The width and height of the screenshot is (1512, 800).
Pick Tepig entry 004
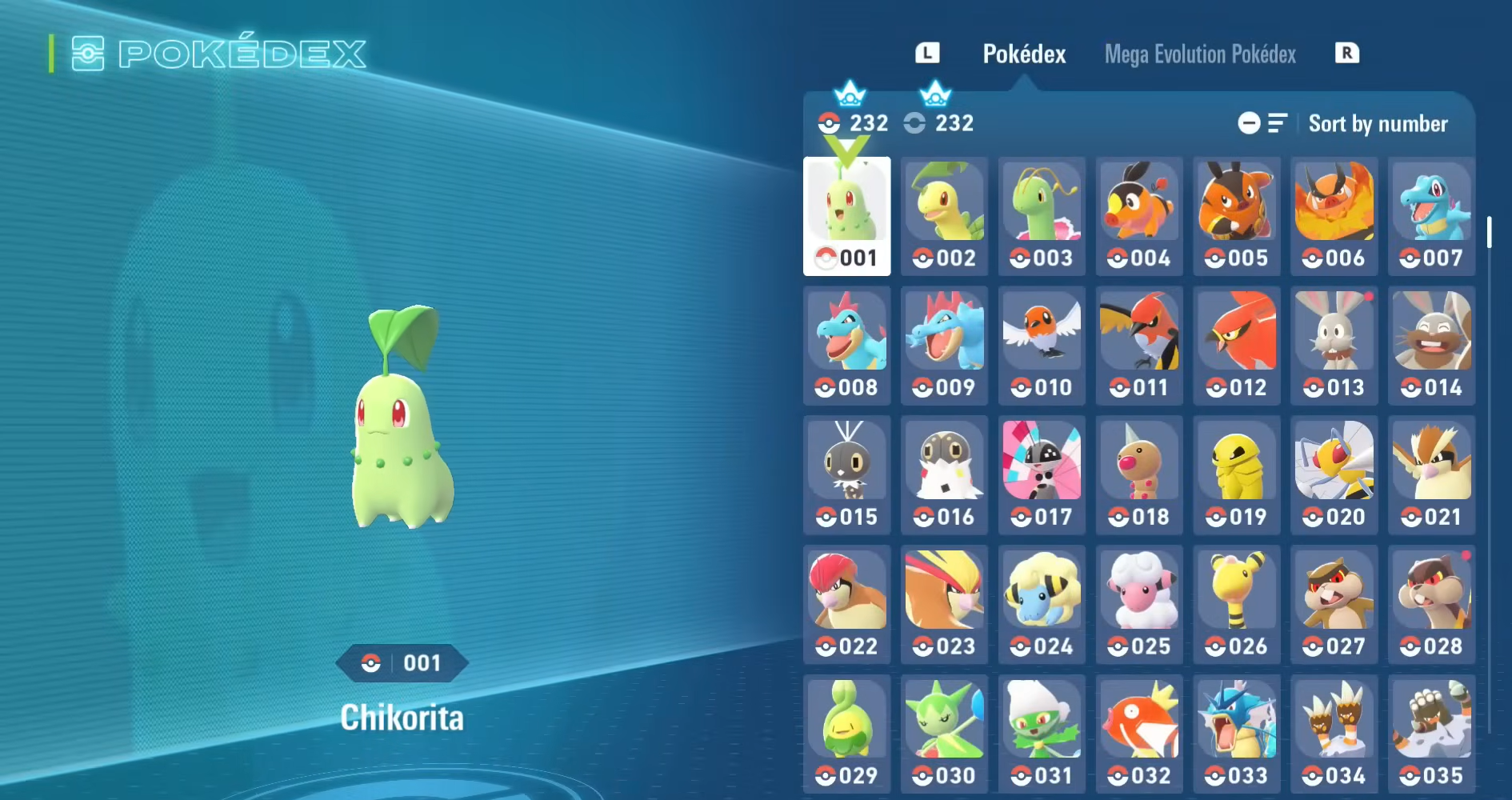[1139, 216]
